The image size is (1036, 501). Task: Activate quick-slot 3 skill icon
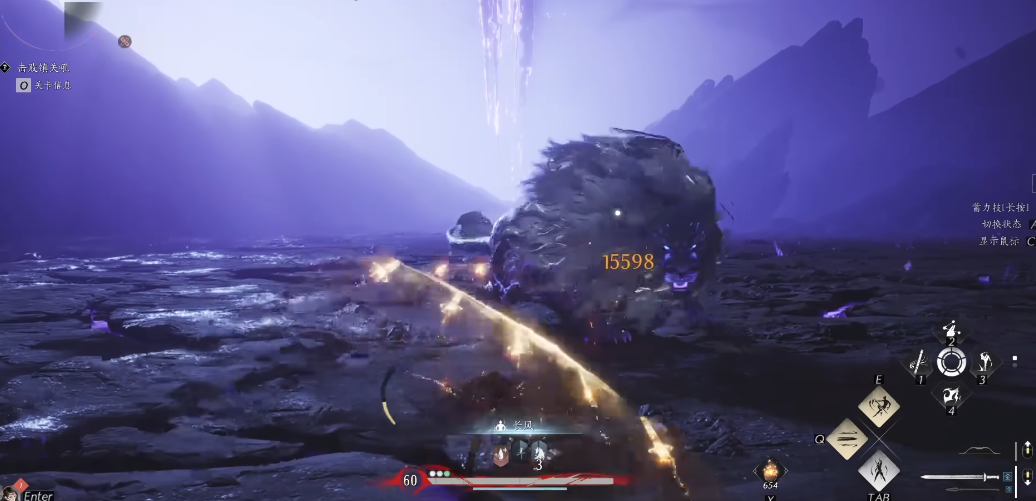(983, 363)
